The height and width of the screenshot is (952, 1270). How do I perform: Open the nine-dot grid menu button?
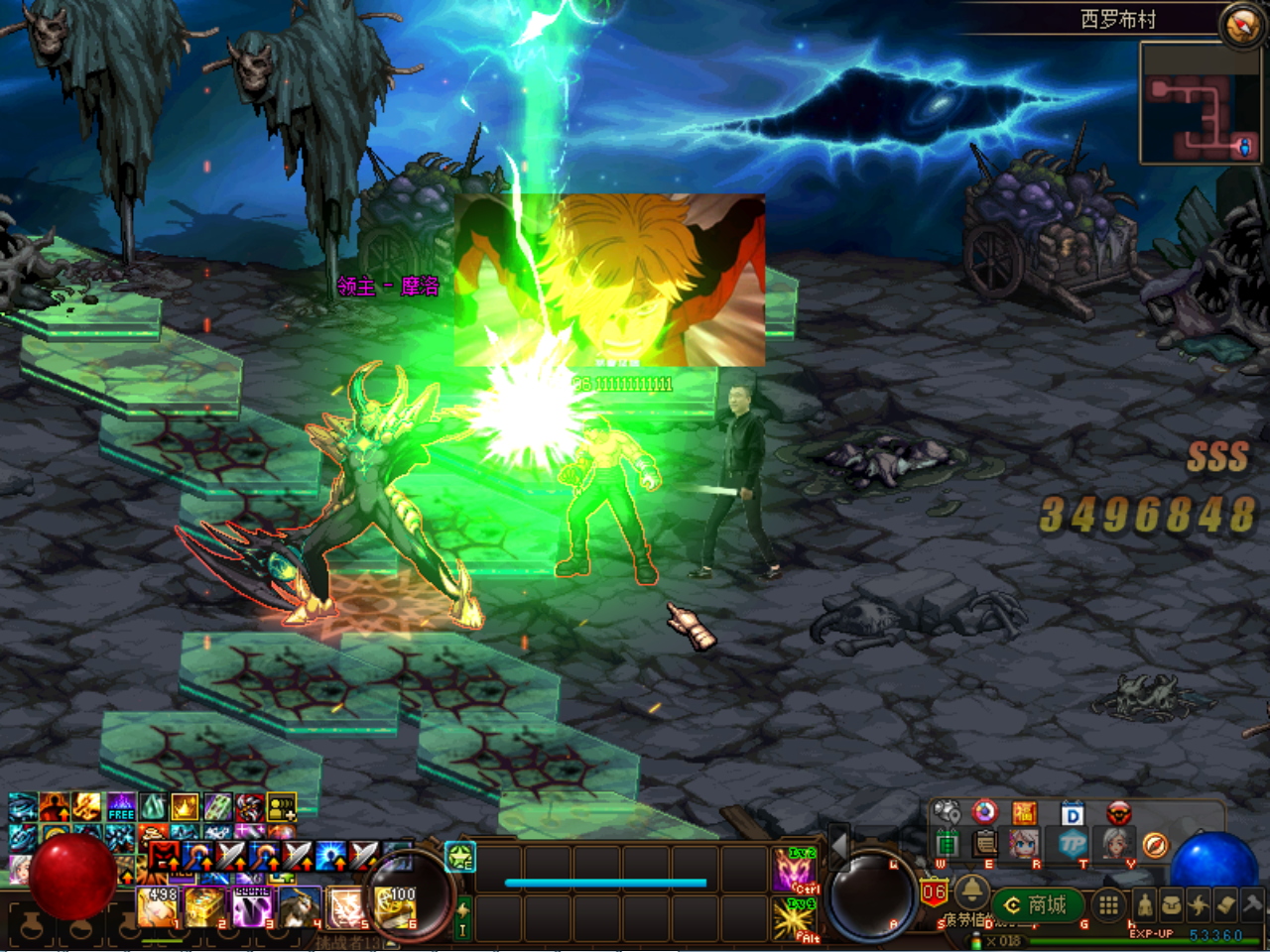coord(1108,904)
